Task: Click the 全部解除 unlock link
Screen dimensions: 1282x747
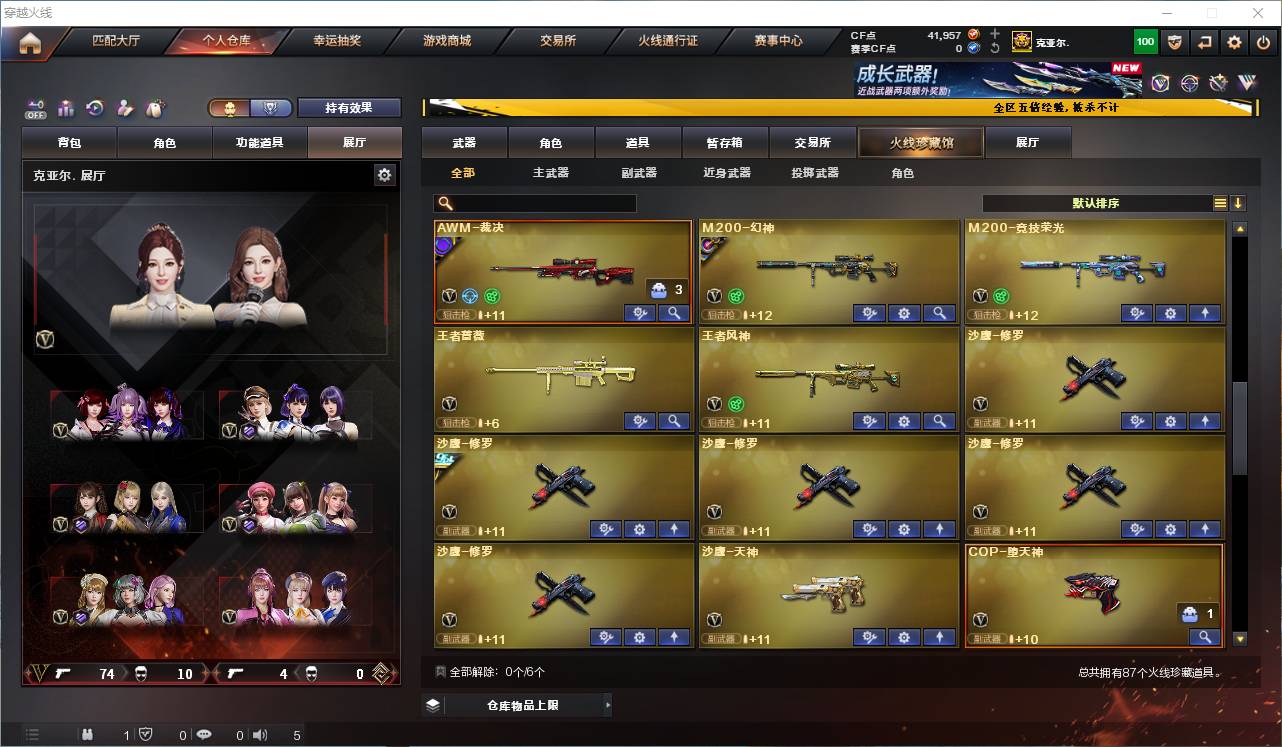Action: [x=470, y=671]
